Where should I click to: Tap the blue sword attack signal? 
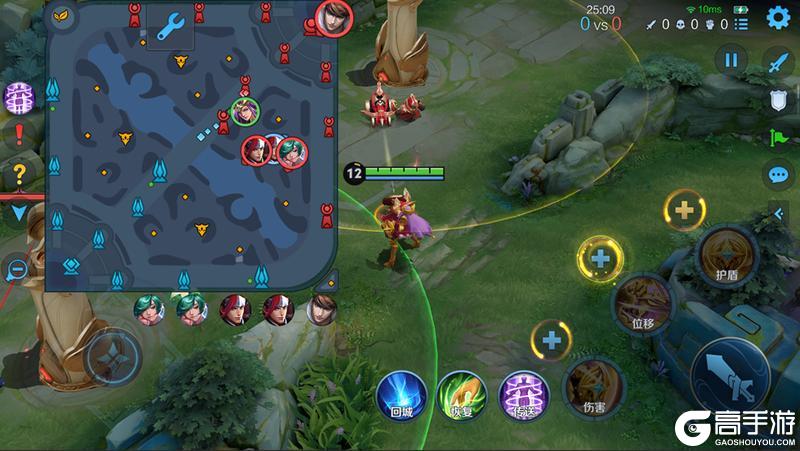[x=778, y=62]
